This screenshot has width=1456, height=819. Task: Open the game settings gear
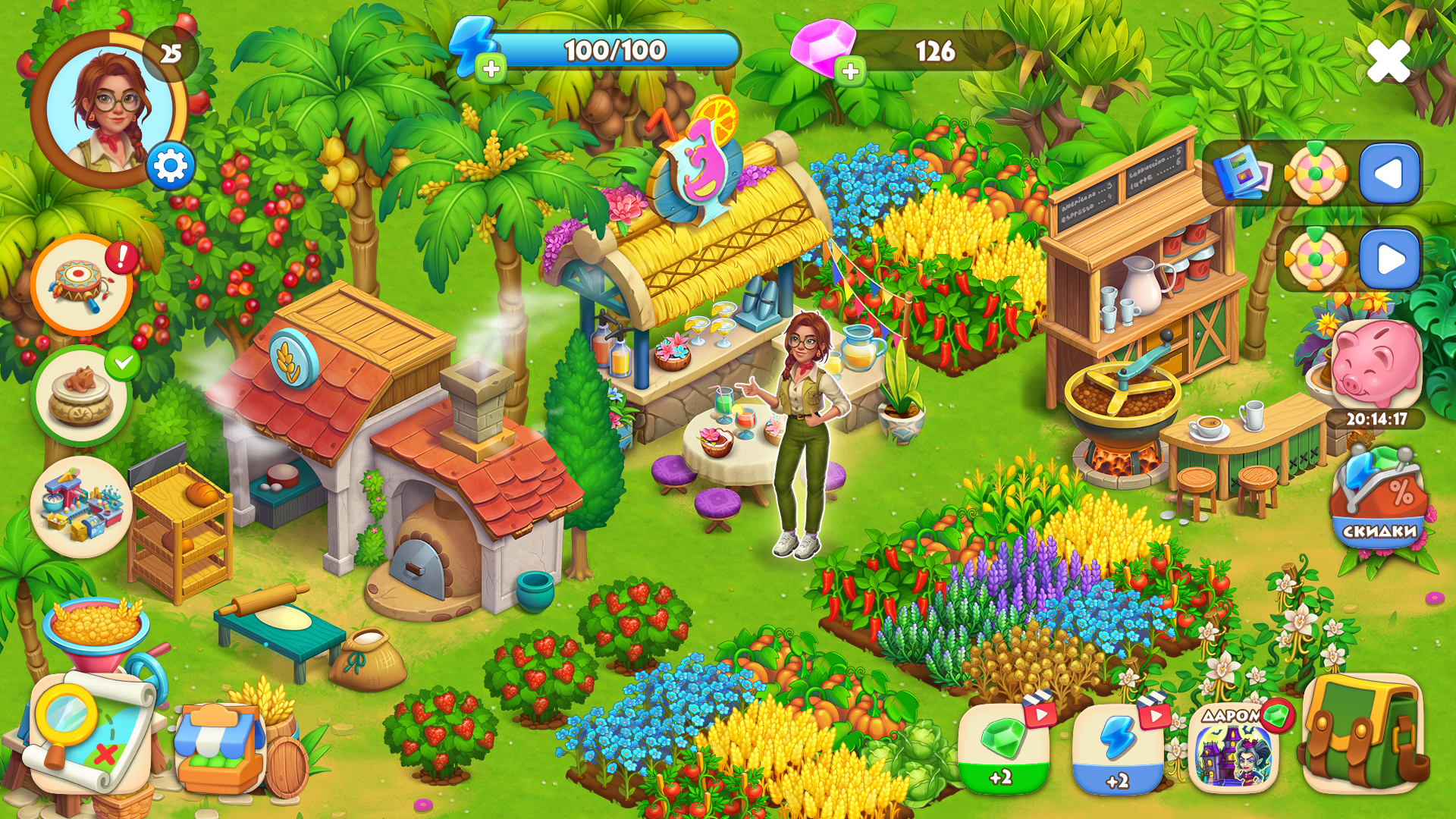(172, 165)
